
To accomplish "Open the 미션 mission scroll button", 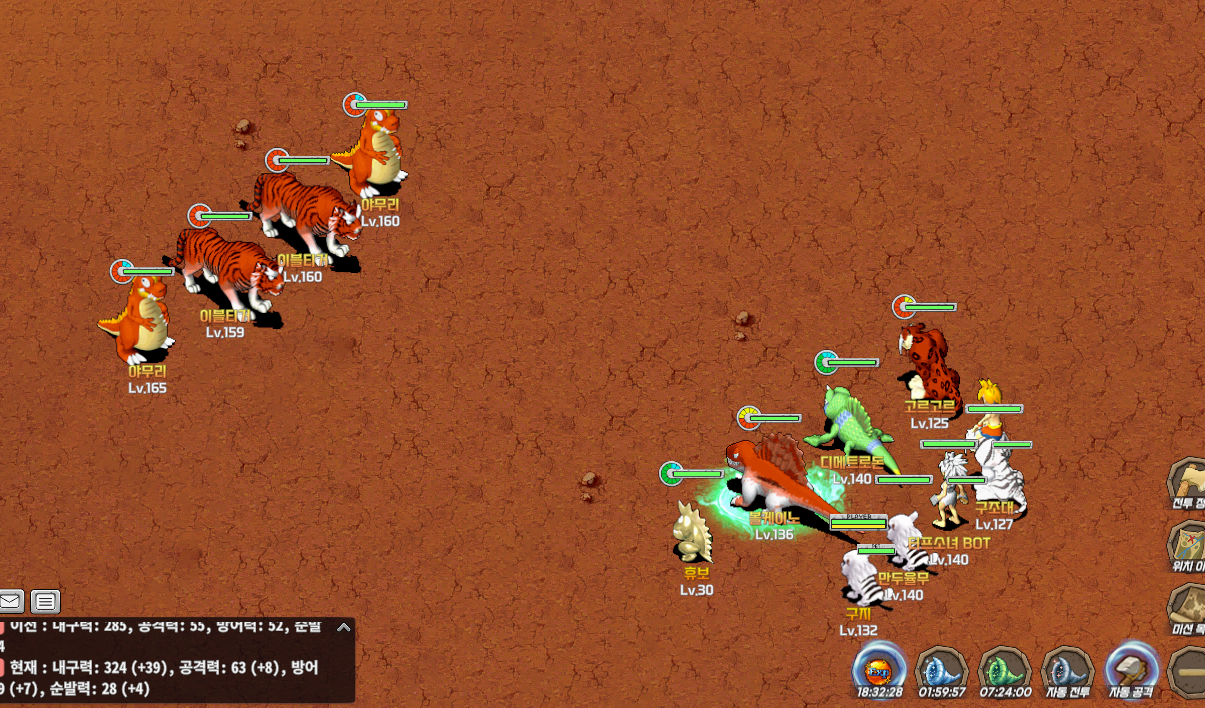I will tap(1187, 606).
